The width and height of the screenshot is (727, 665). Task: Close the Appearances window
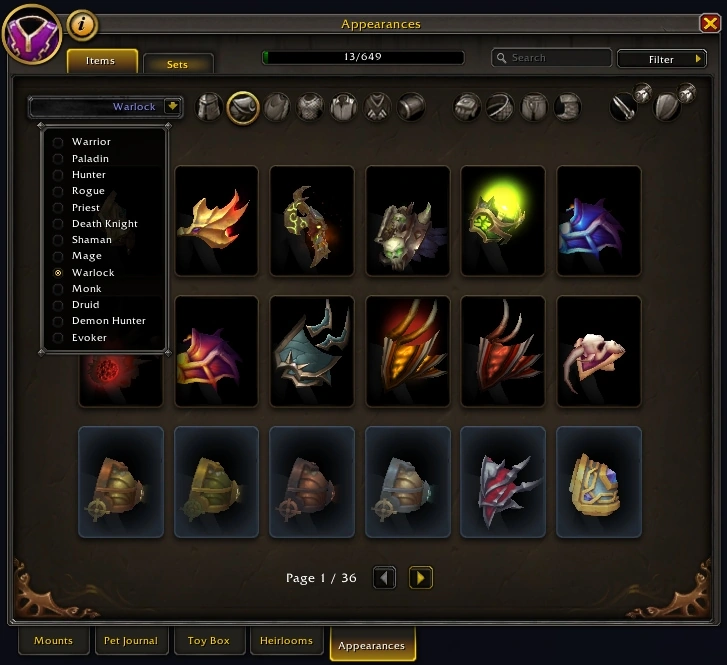click(x=710, y=24)
